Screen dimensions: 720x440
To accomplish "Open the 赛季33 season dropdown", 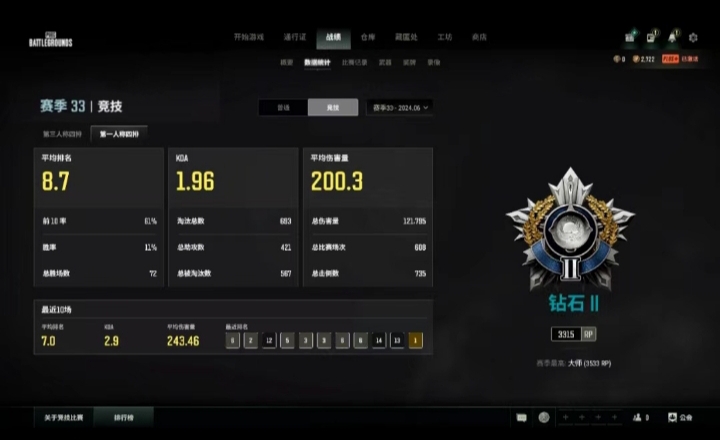I will pyautogui.click(x=400, y=107).
